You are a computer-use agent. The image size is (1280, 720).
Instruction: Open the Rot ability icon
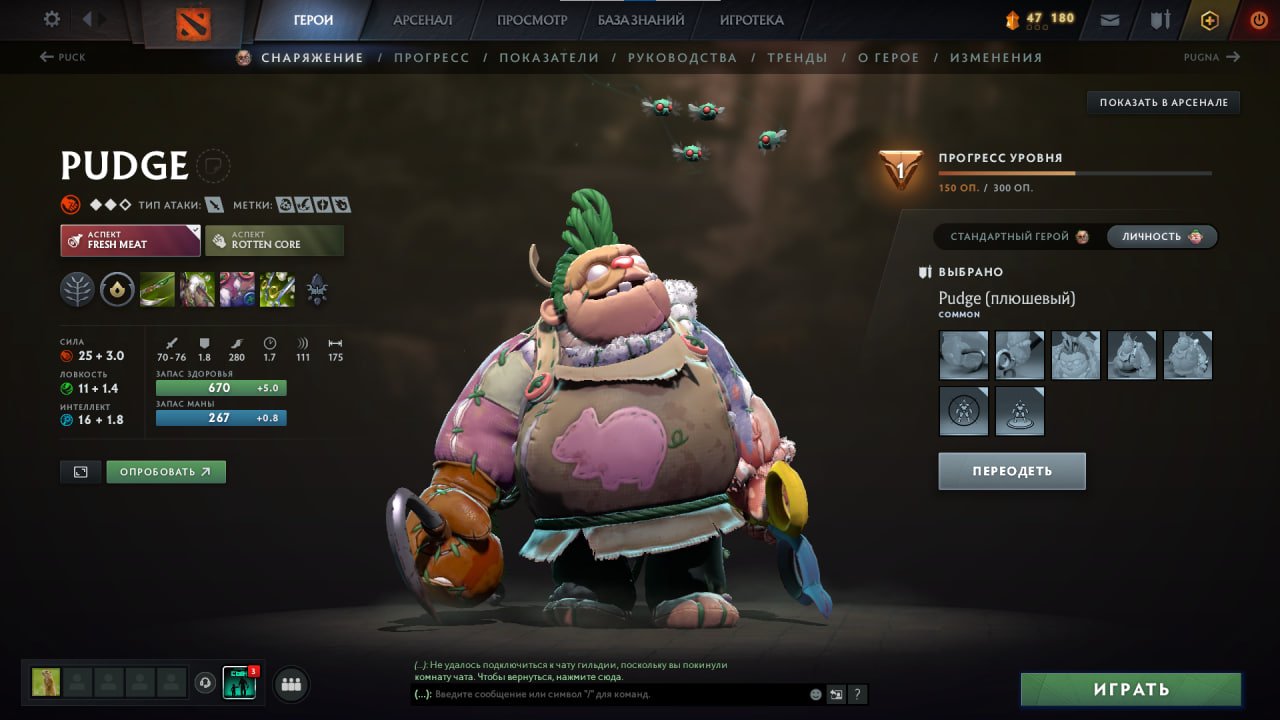pos(196,290)
